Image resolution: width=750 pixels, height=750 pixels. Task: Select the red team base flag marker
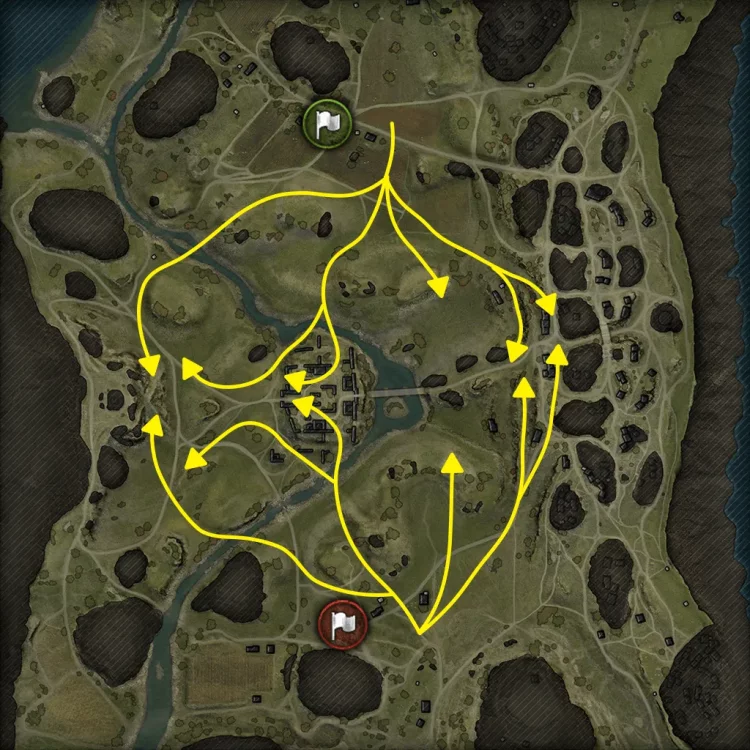coord(342,624)
